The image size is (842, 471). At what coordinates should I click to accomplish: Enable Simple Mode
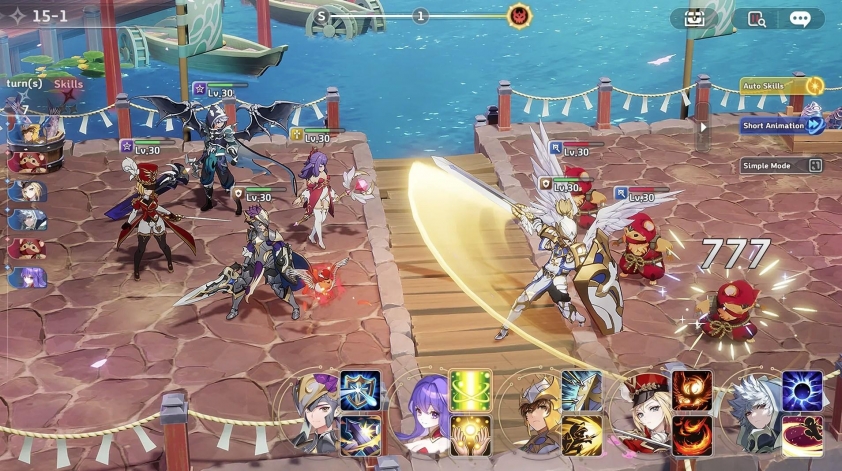(x=782, y=165)
